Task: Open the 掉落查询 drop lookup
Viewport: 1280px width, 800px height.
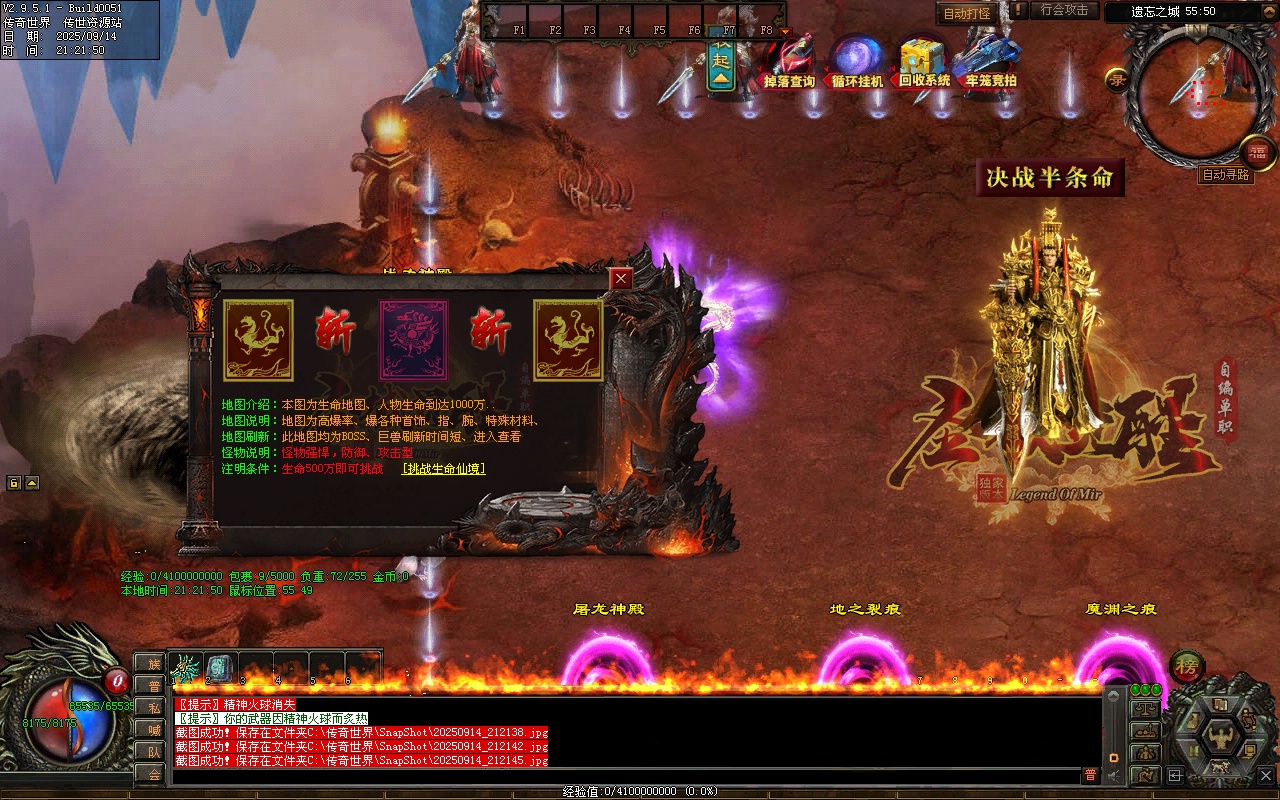Action: click(789, 64)
